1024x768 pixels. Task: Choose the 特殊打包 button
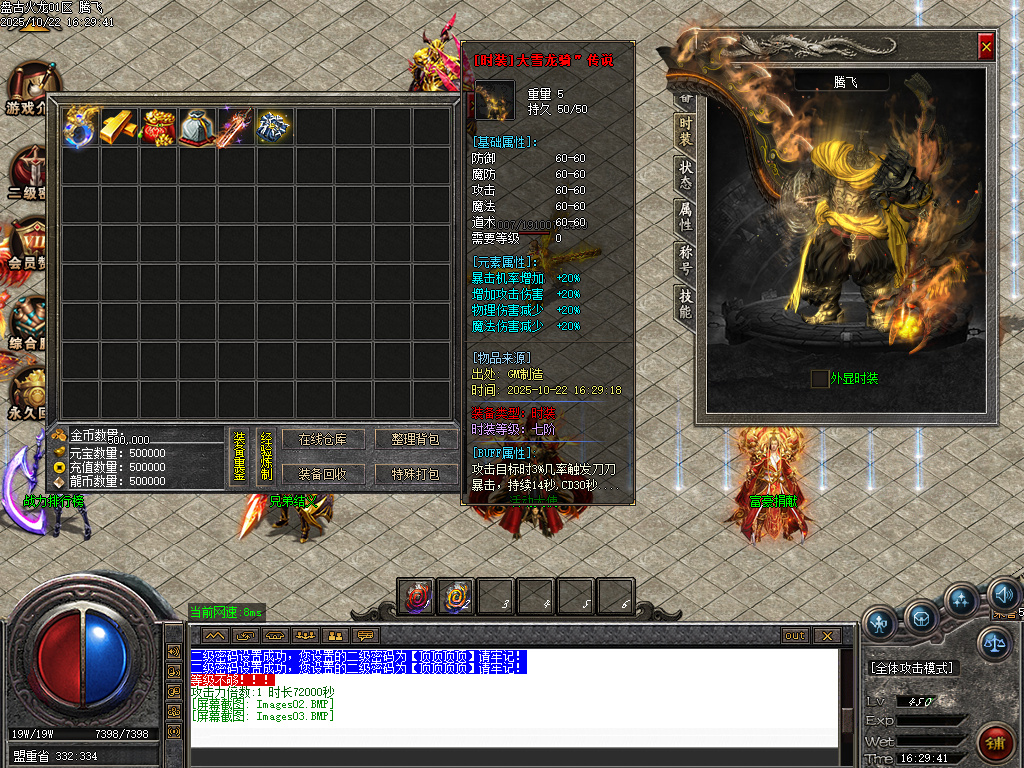[414, 473]
